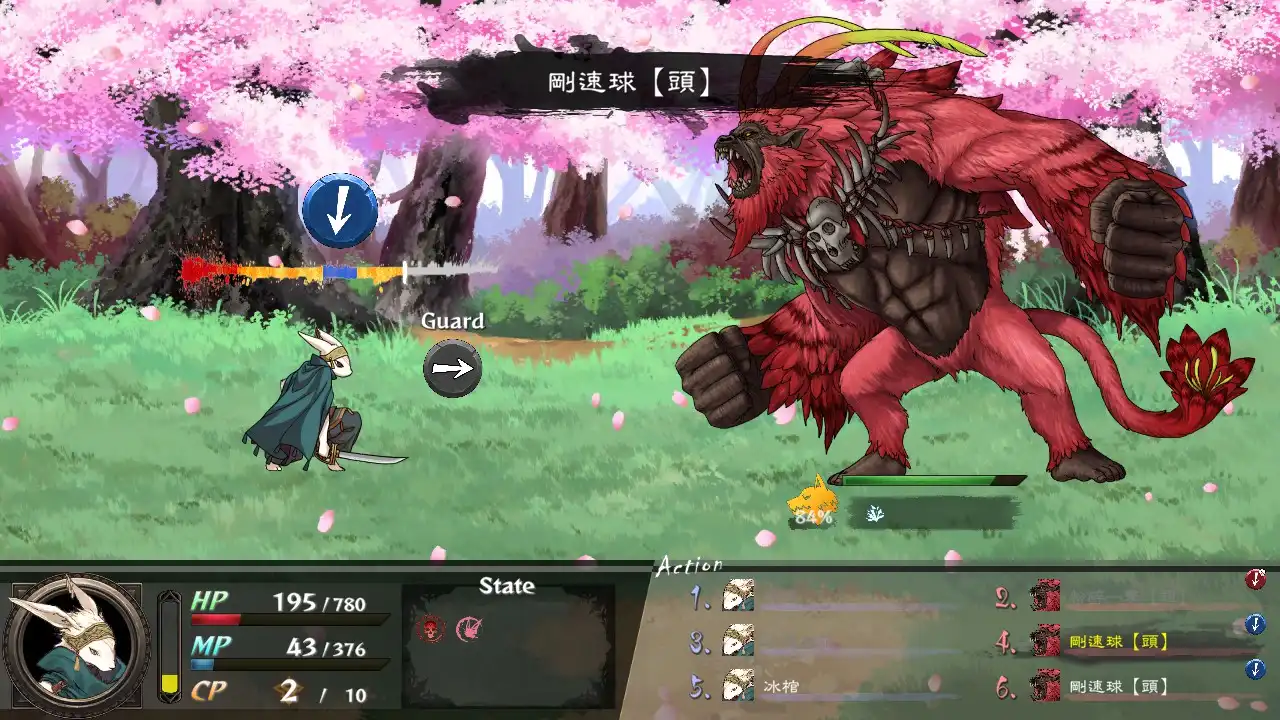Screen dimensions: 1280x720
Task: Inspect the pink claw-slash status icon
Action: [468, 629]
